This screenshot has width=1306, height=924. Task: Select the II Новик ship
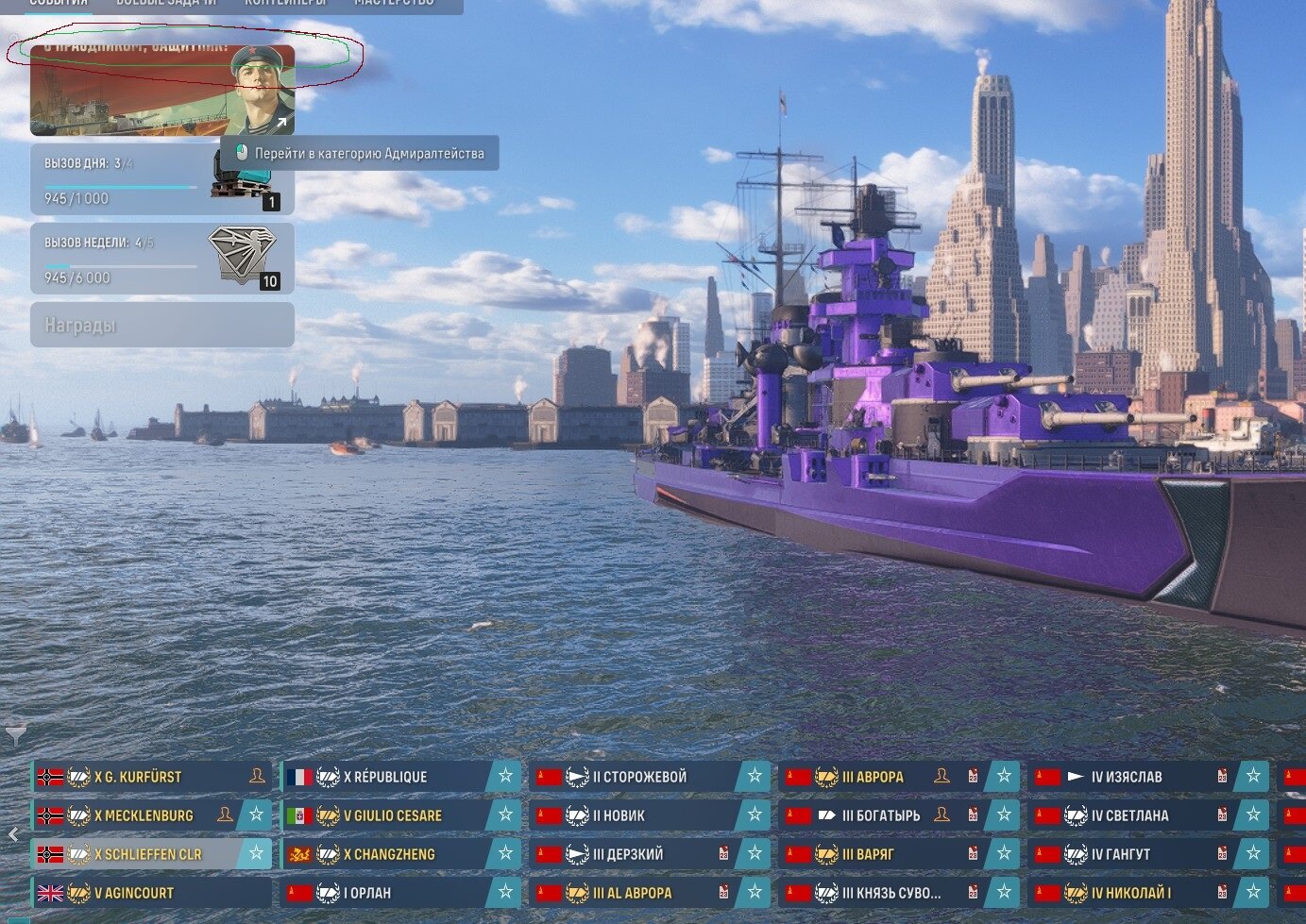633,815
